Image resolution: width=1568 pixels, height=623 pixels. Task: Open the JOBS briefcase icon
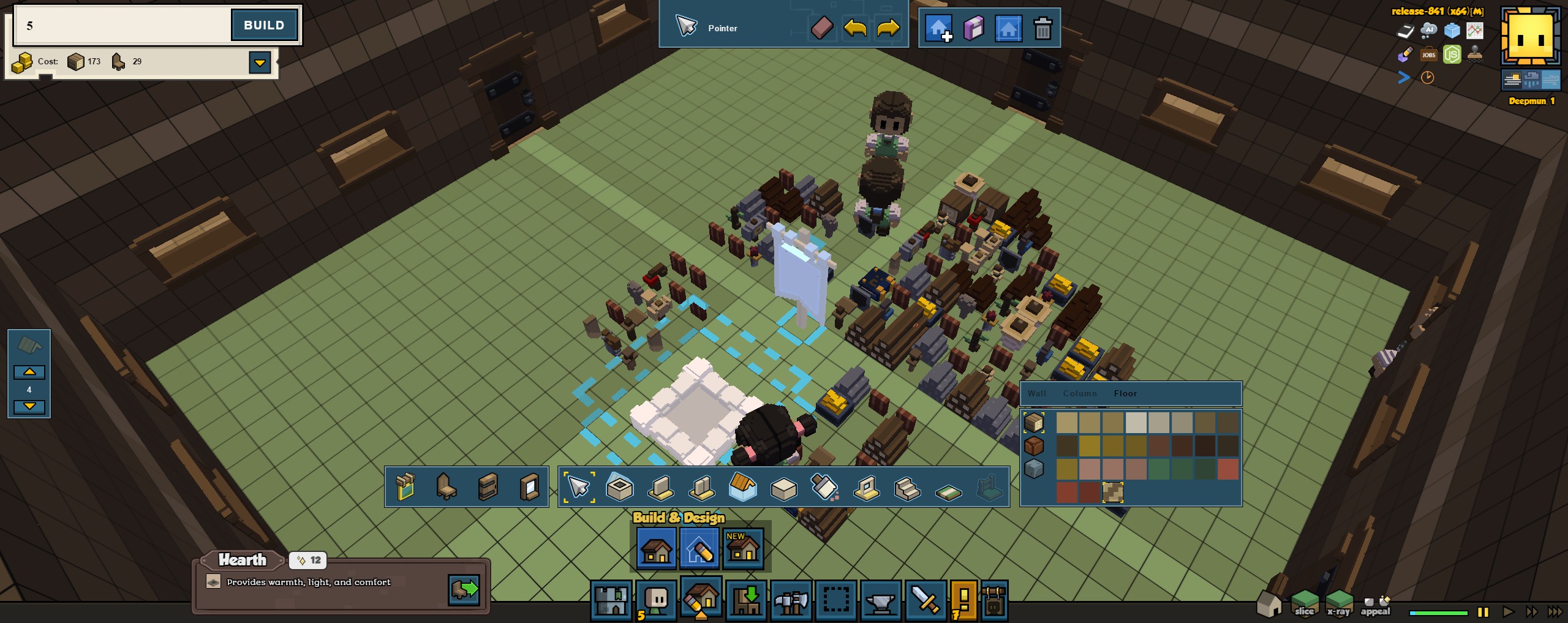pyautogui.click(x=1428, y=55)
